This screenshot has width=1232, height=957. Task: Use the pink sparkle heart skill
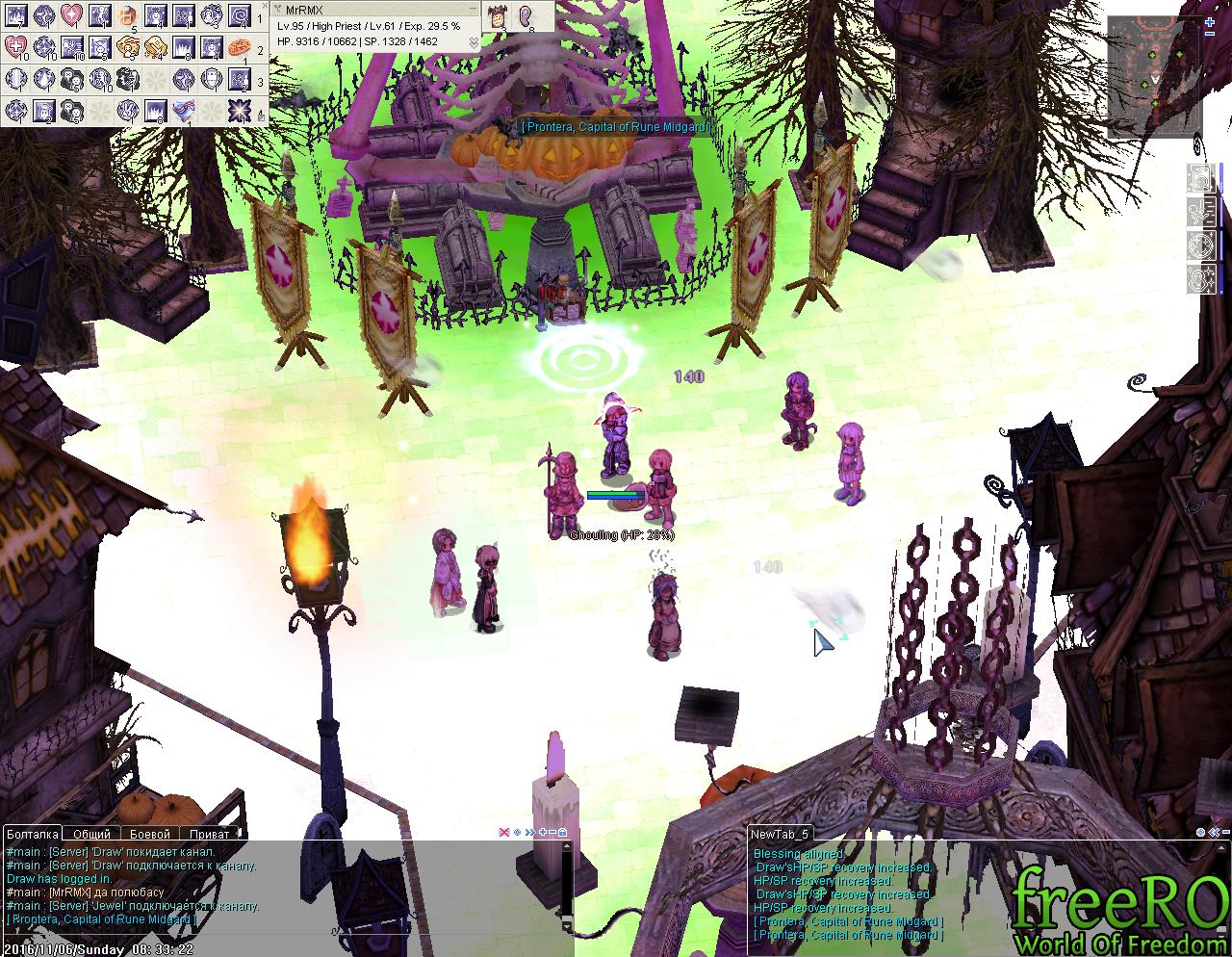[72, 15]
